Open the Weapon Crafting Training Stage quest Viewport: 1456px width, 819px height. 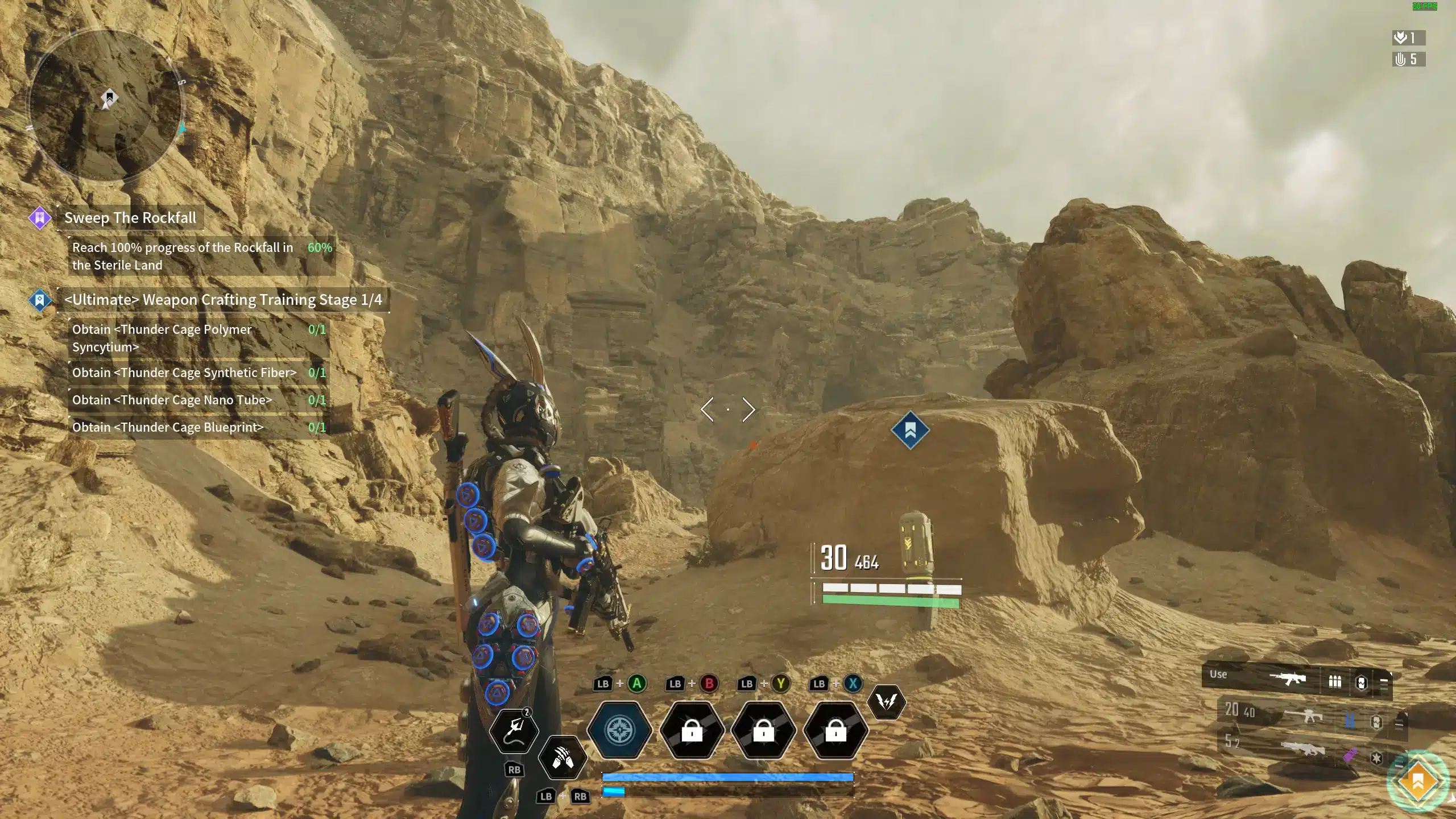(x=223, y=300)
